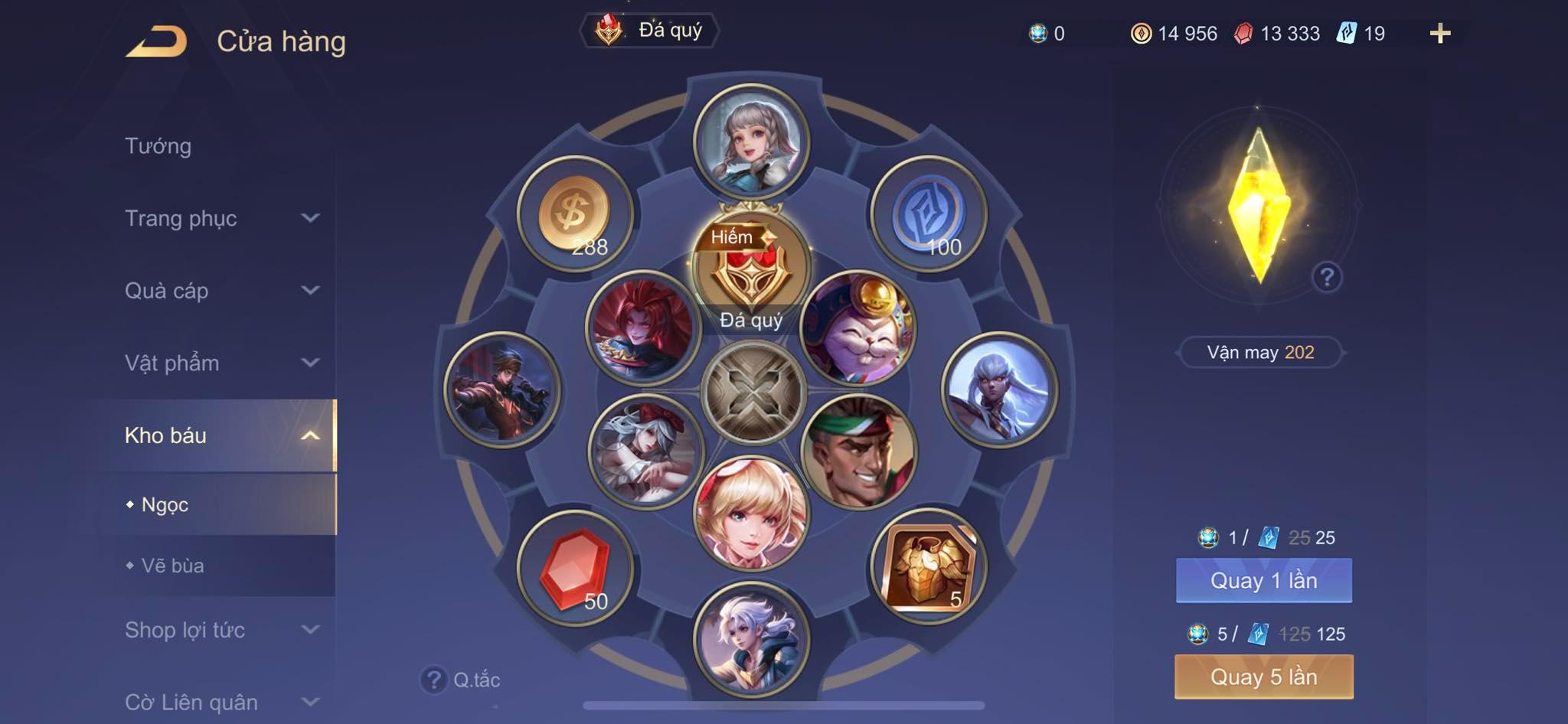Image resolution: width=1568 pixels, height=724 pixels.
Task: Select the golden armor chest reward
Action: [929, 567]
